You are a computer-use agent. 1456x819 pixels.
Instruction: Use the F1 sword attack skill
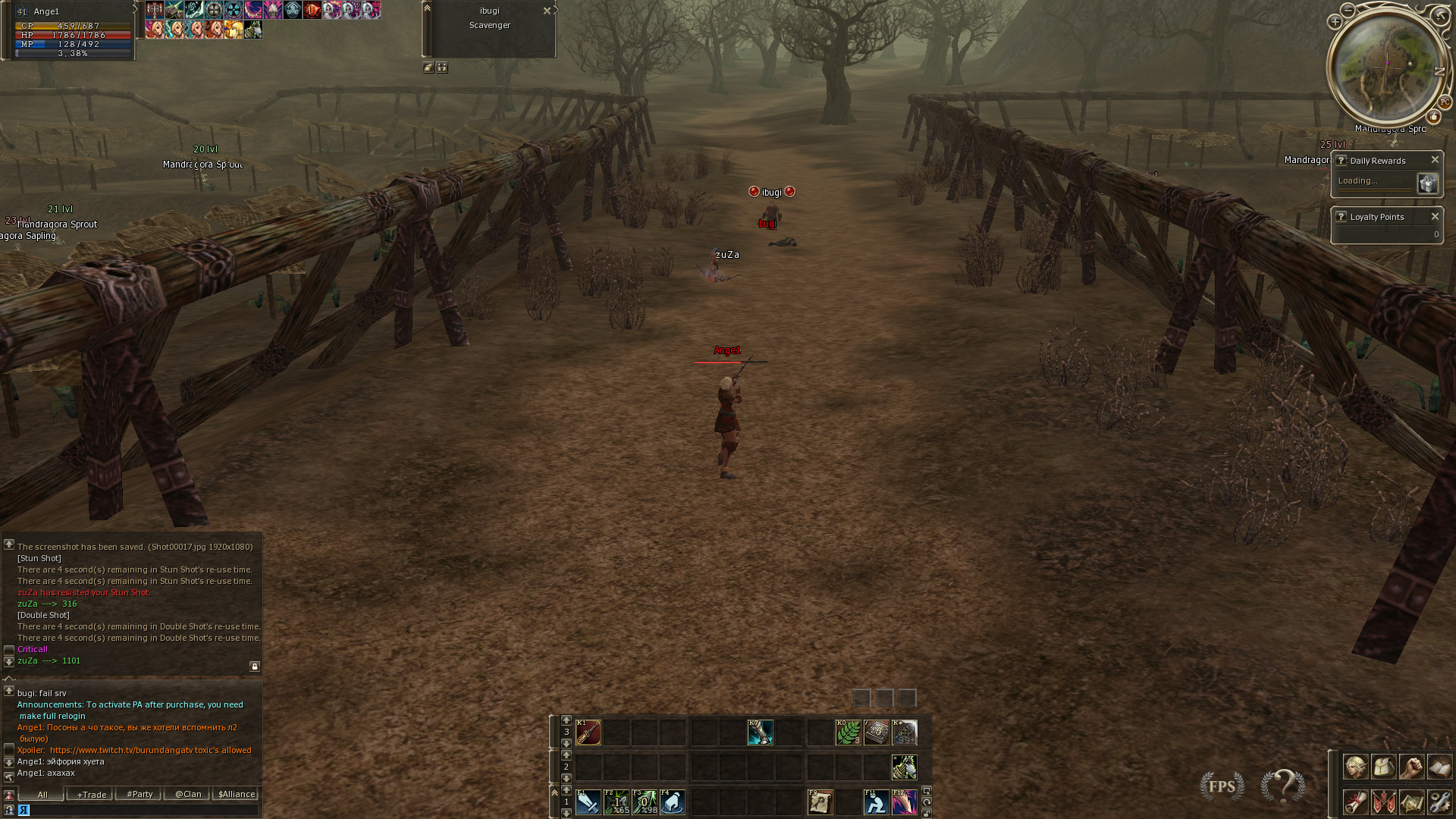(588, 802)
